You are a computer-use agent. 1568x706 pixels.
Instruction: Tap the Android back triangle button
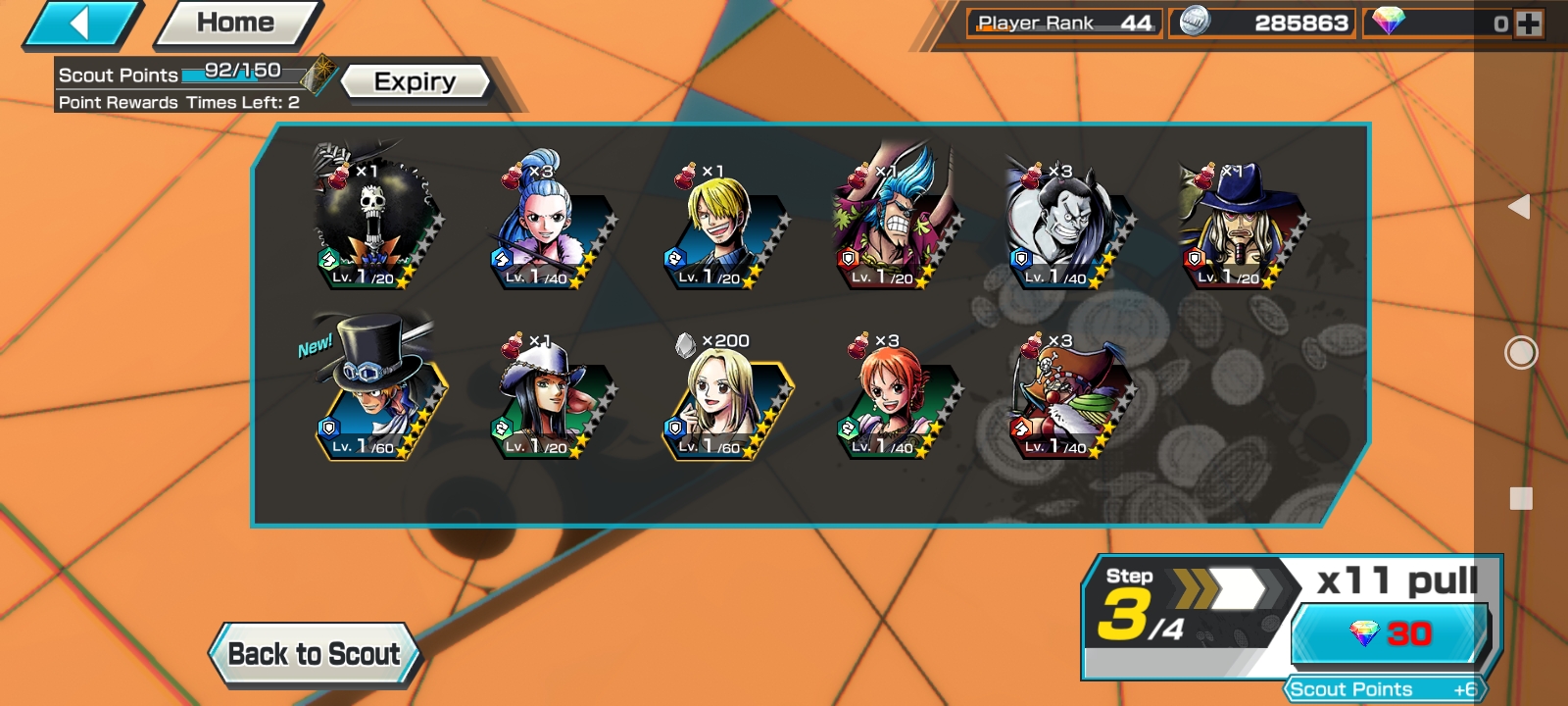(x=1519, y=206)
